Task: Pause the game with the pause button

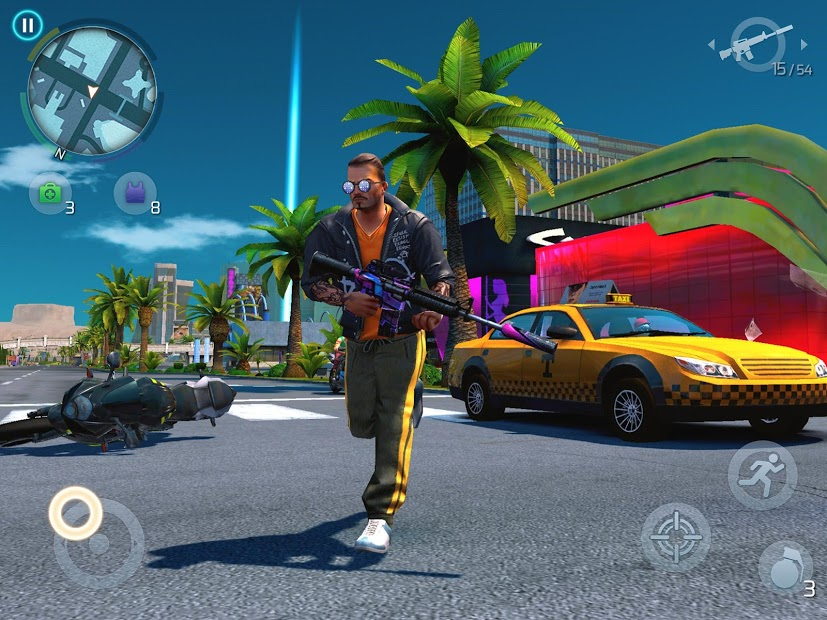Action: click(x=28, y=25)
